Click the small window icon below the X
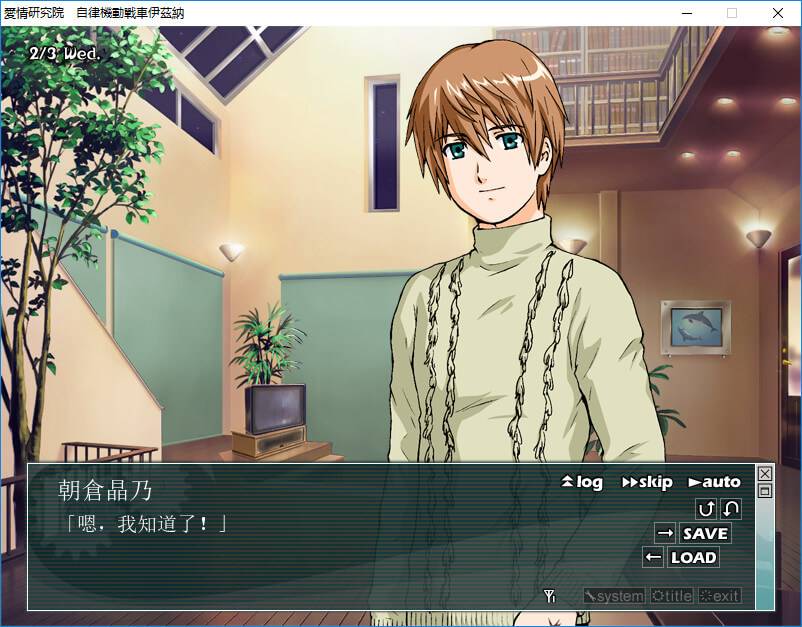This screenshot has height=627, width=802. pyautogui.click(x=765, y=490)
